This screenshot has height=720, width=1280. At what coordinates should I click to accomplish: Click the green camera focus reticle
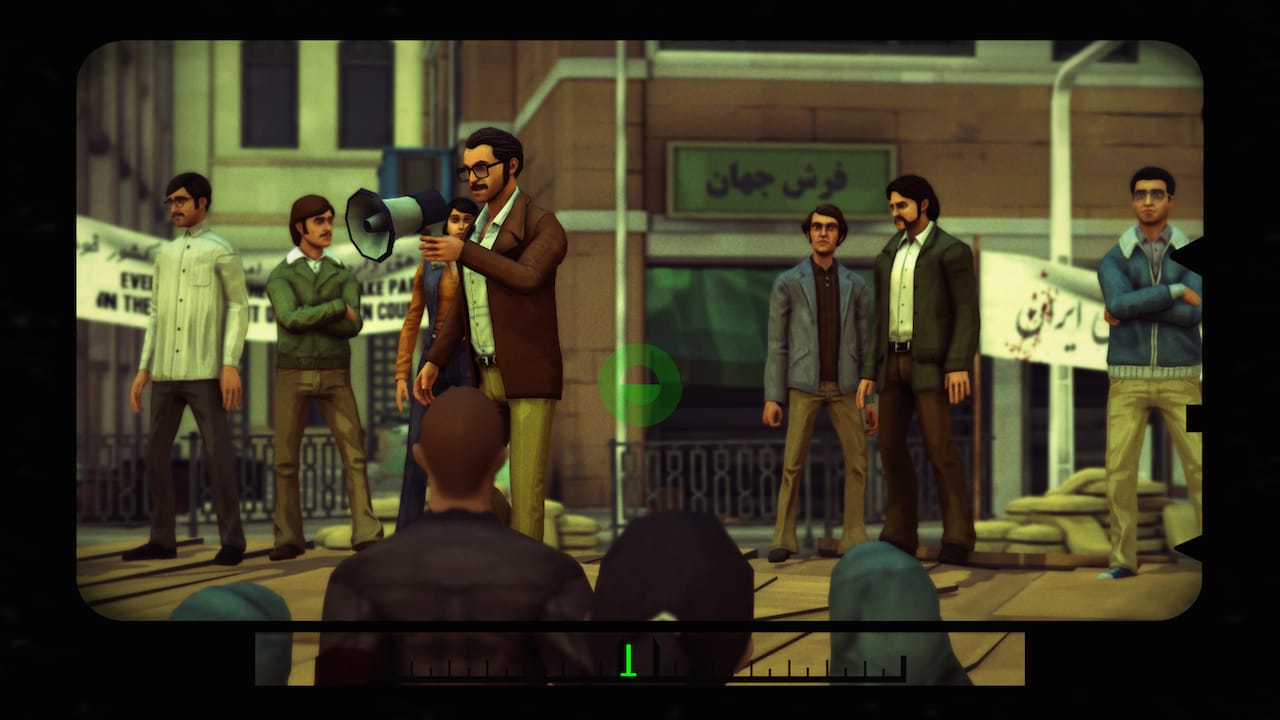point(643,387)
